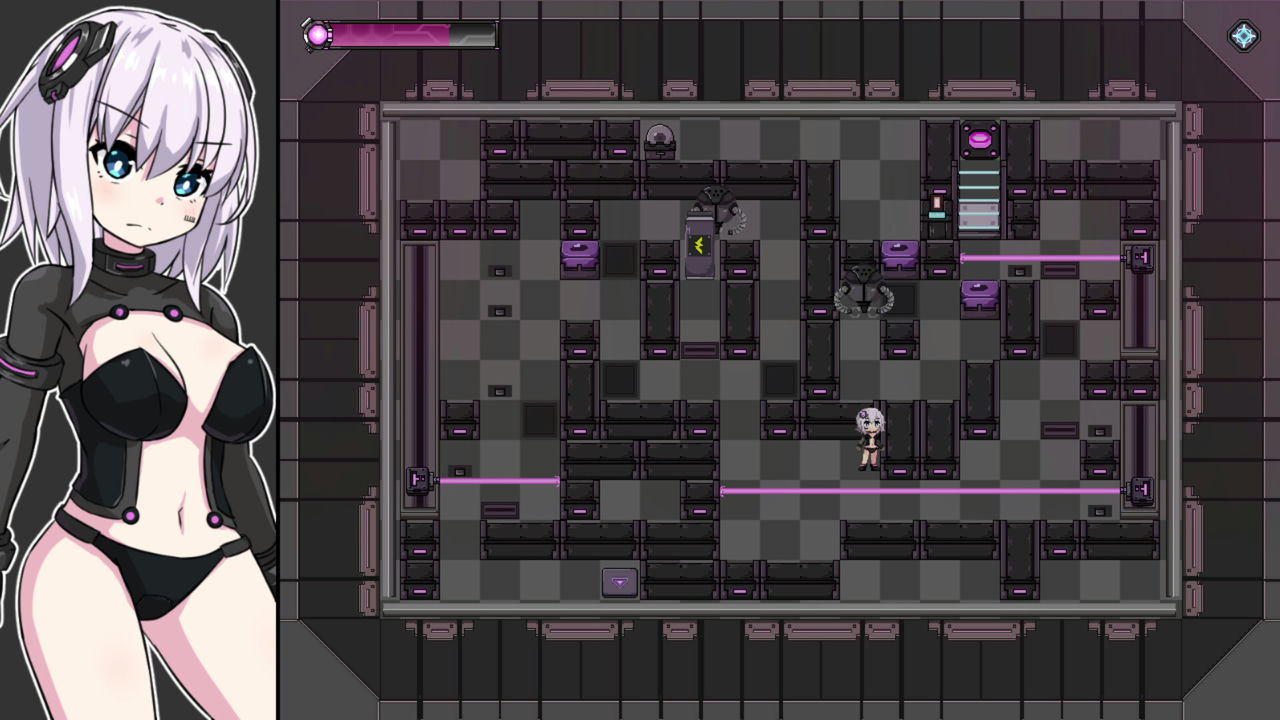Viewport: 1280px width, 720px height.
Task: Click the glowing pink orb on the health gauge
Action: 316,35
